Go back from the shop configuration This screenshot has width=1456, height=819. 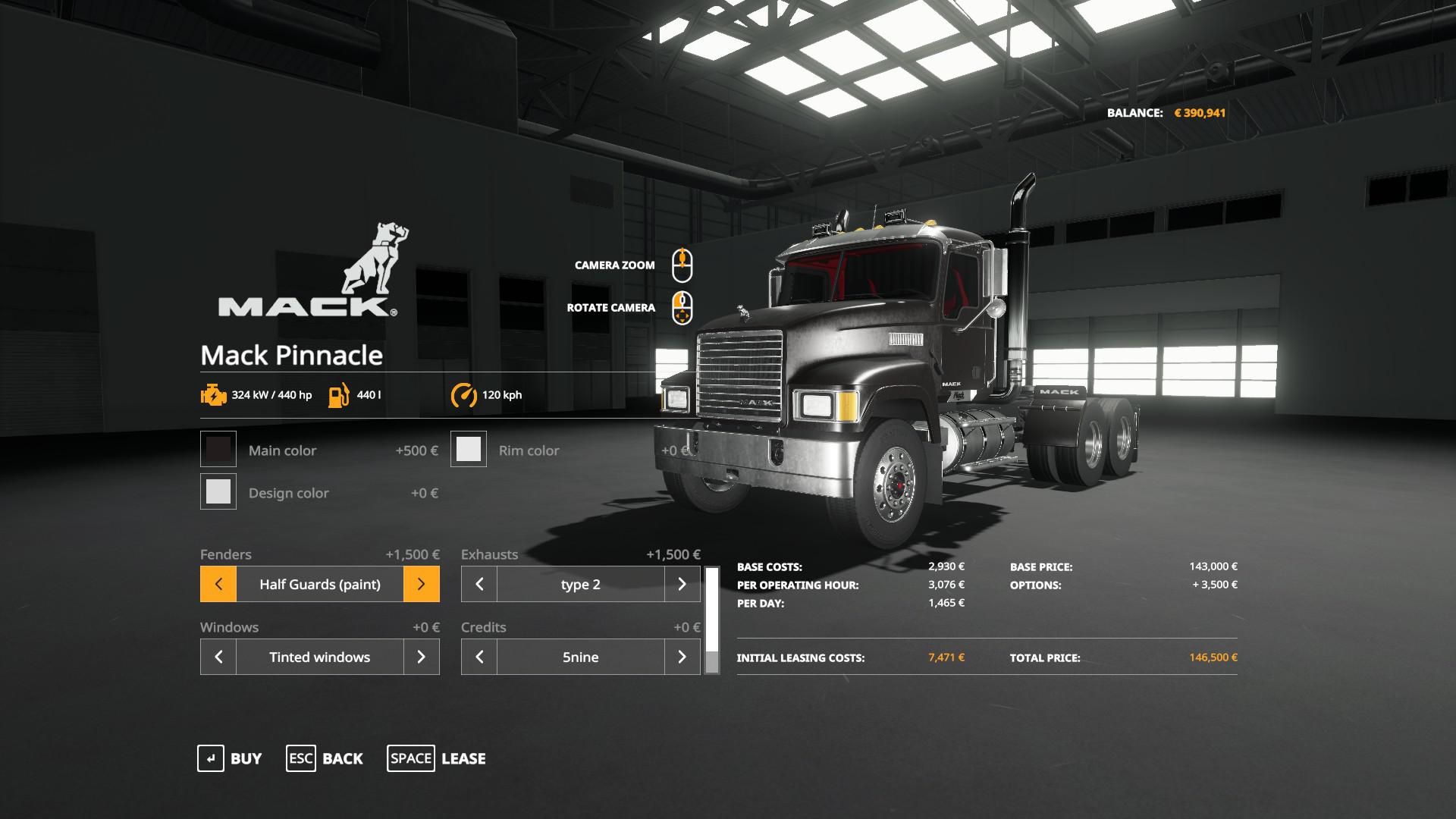coord(325,758)
